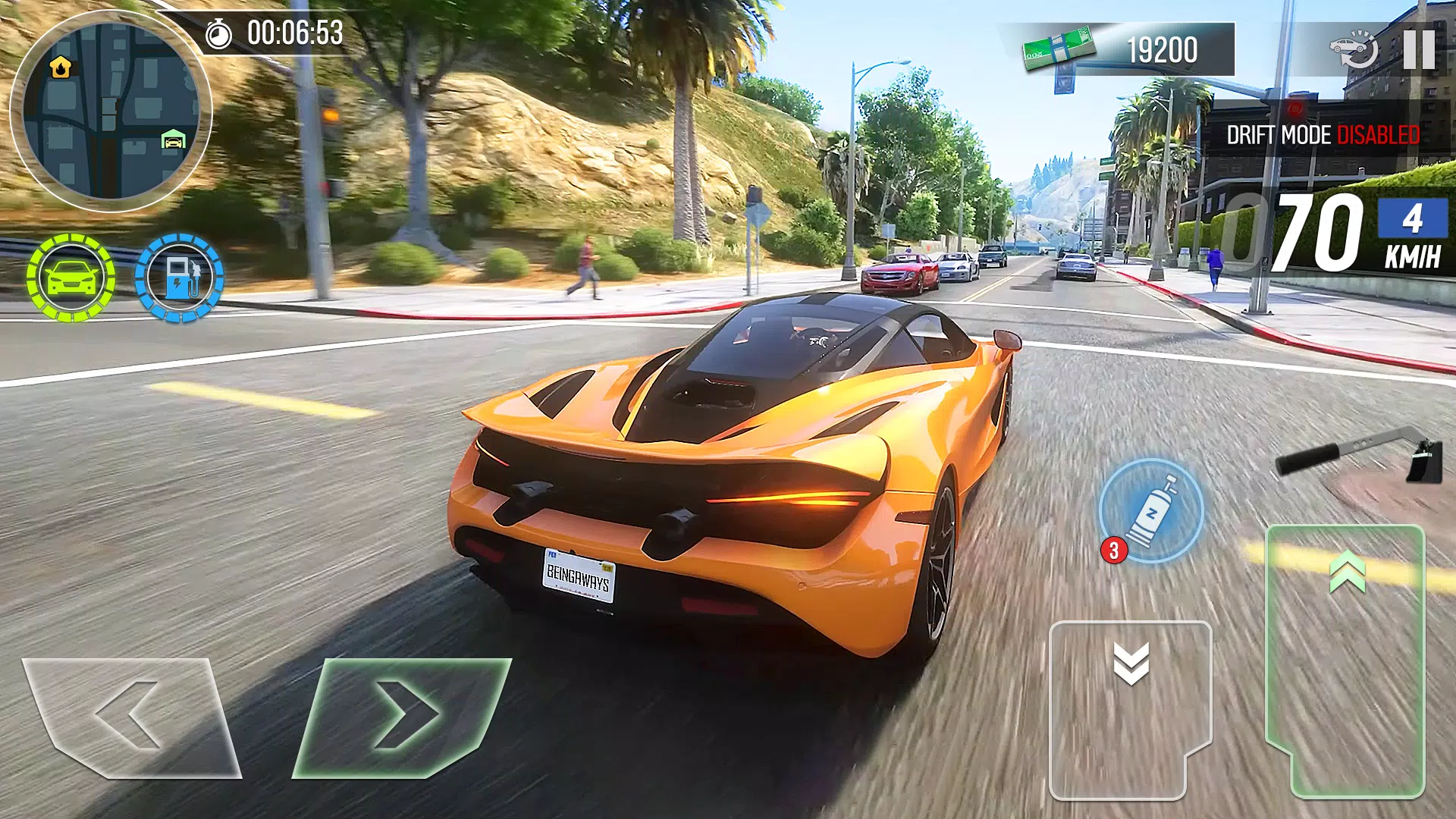1456x819 pixels.
Task: Tap the stopwatch icon beside the timer
Action: (x=218, y=32)
